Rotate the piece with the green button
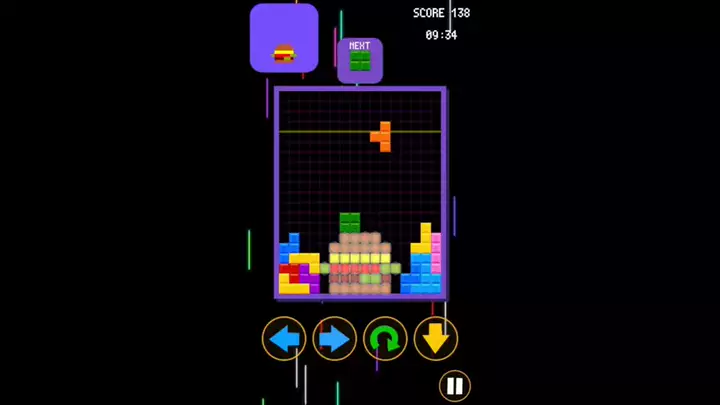 pos(385,339)
